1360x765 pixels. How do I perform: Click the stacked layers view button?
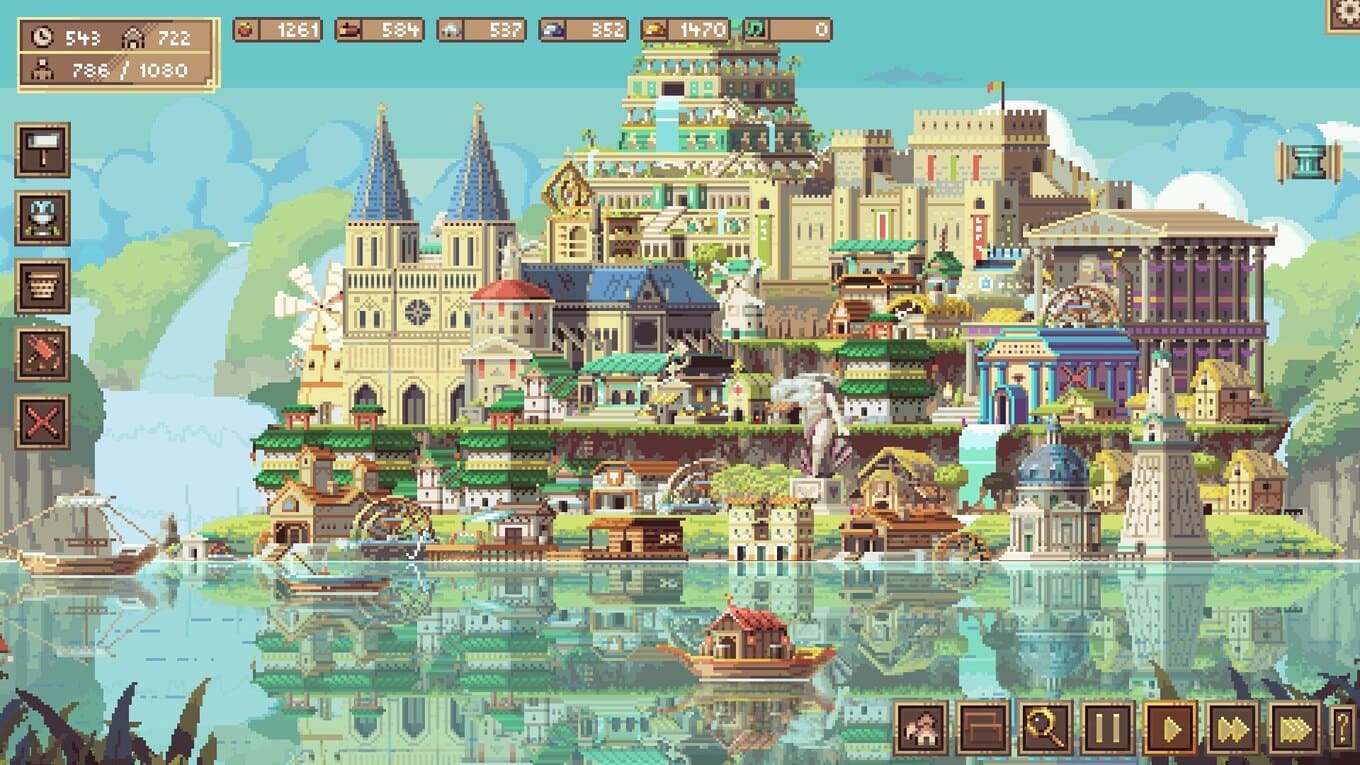point(983,728)
